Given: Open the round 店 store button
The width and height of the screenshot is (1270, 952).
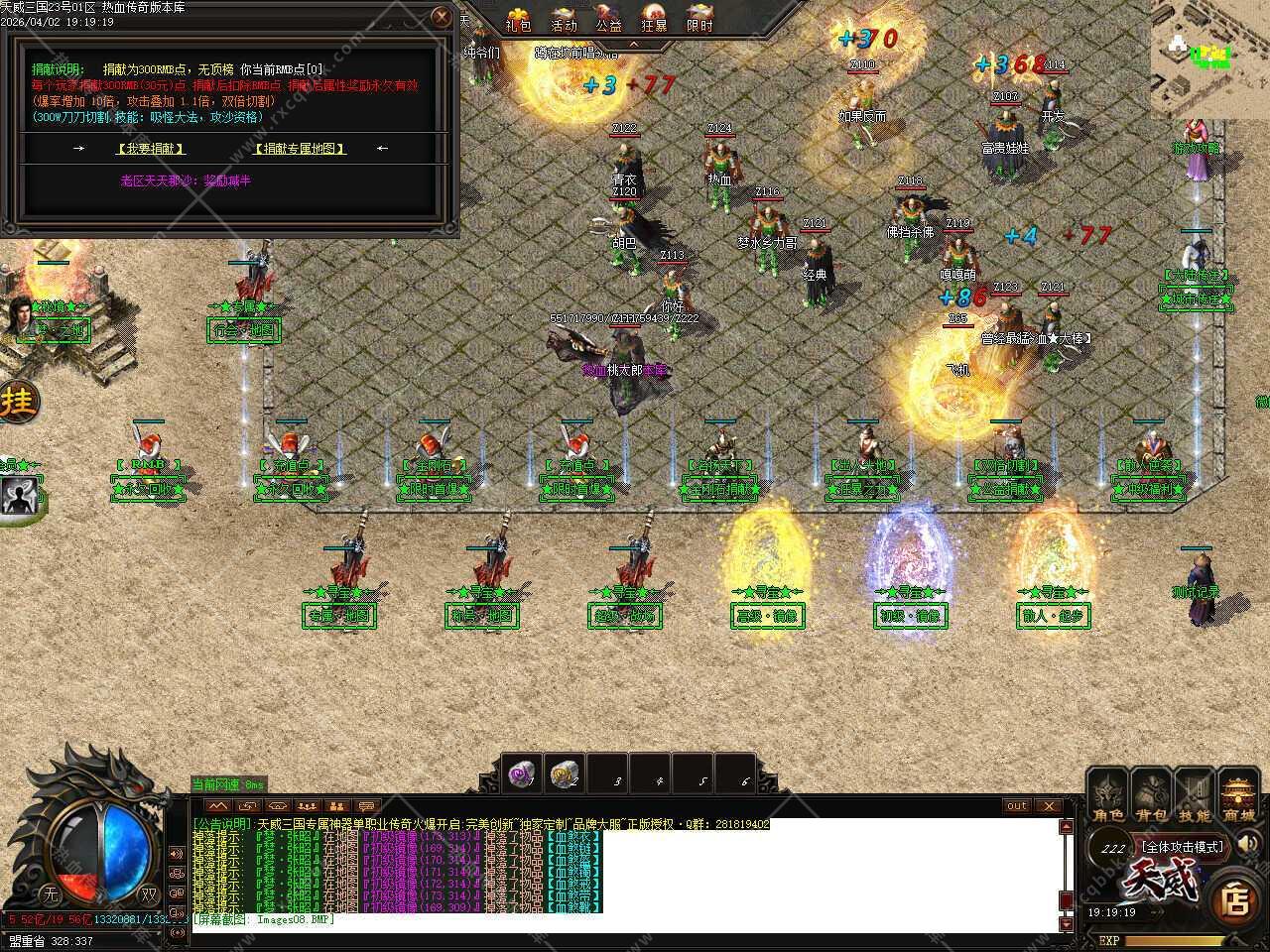Looking at the screenshot, I should pyautogui.click(x=1235, y=900).
